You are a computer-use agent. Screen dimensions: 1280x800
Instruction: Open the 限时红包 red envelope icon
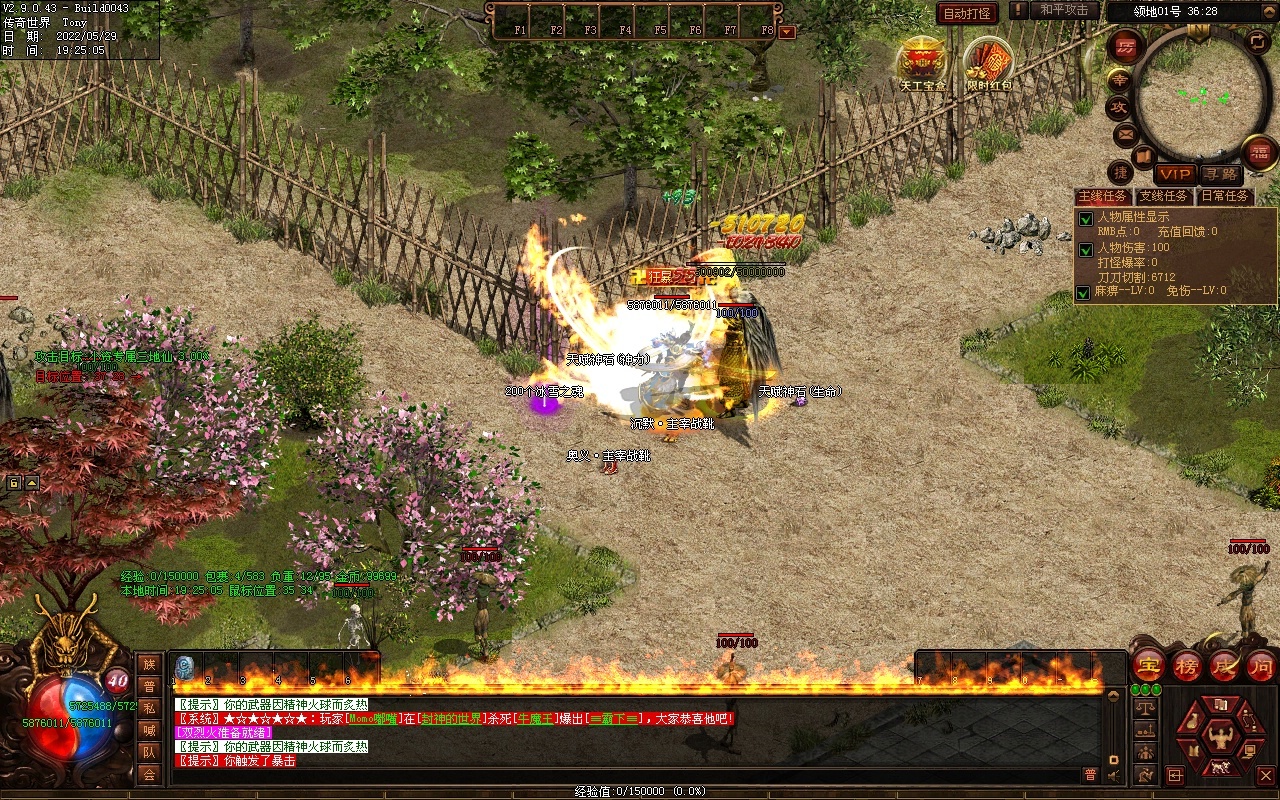coord(988,64)
